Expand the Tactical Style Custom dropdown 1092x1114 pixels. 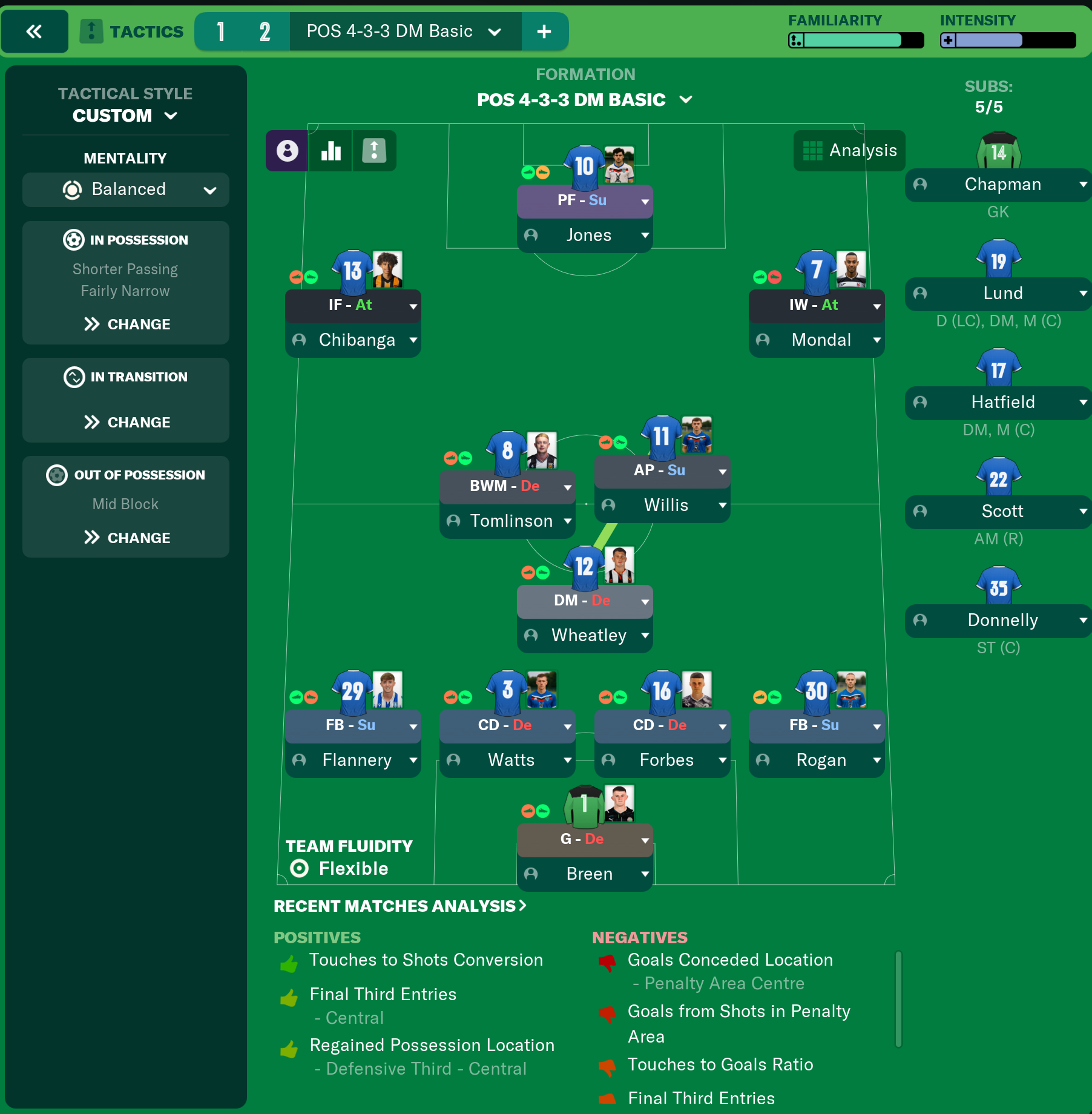coord(171,116)
